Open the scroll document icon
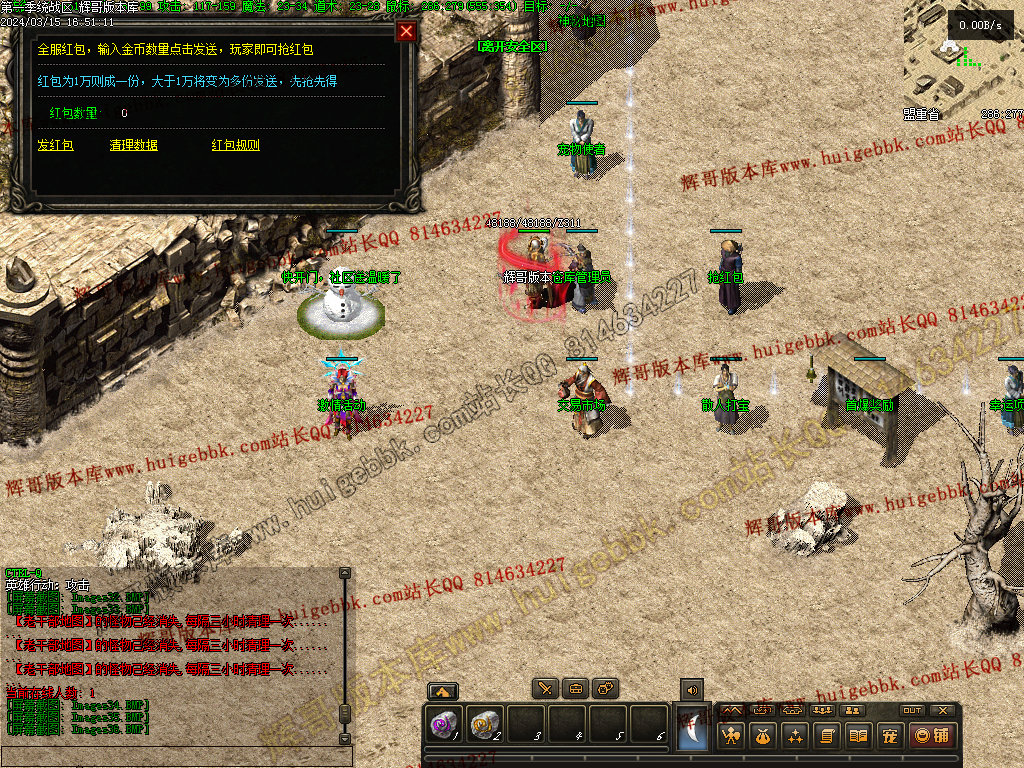Screen dimensions: 1024x768 point(826,737)
